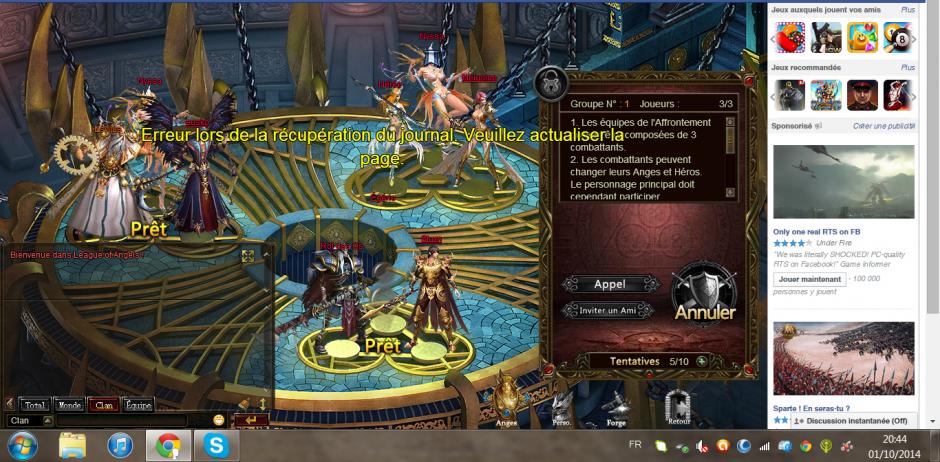This screenshot has width=940, height=462.
Task: Switch chat to the Monde tab
Action: pyautogui.click(x=69, y=405)
